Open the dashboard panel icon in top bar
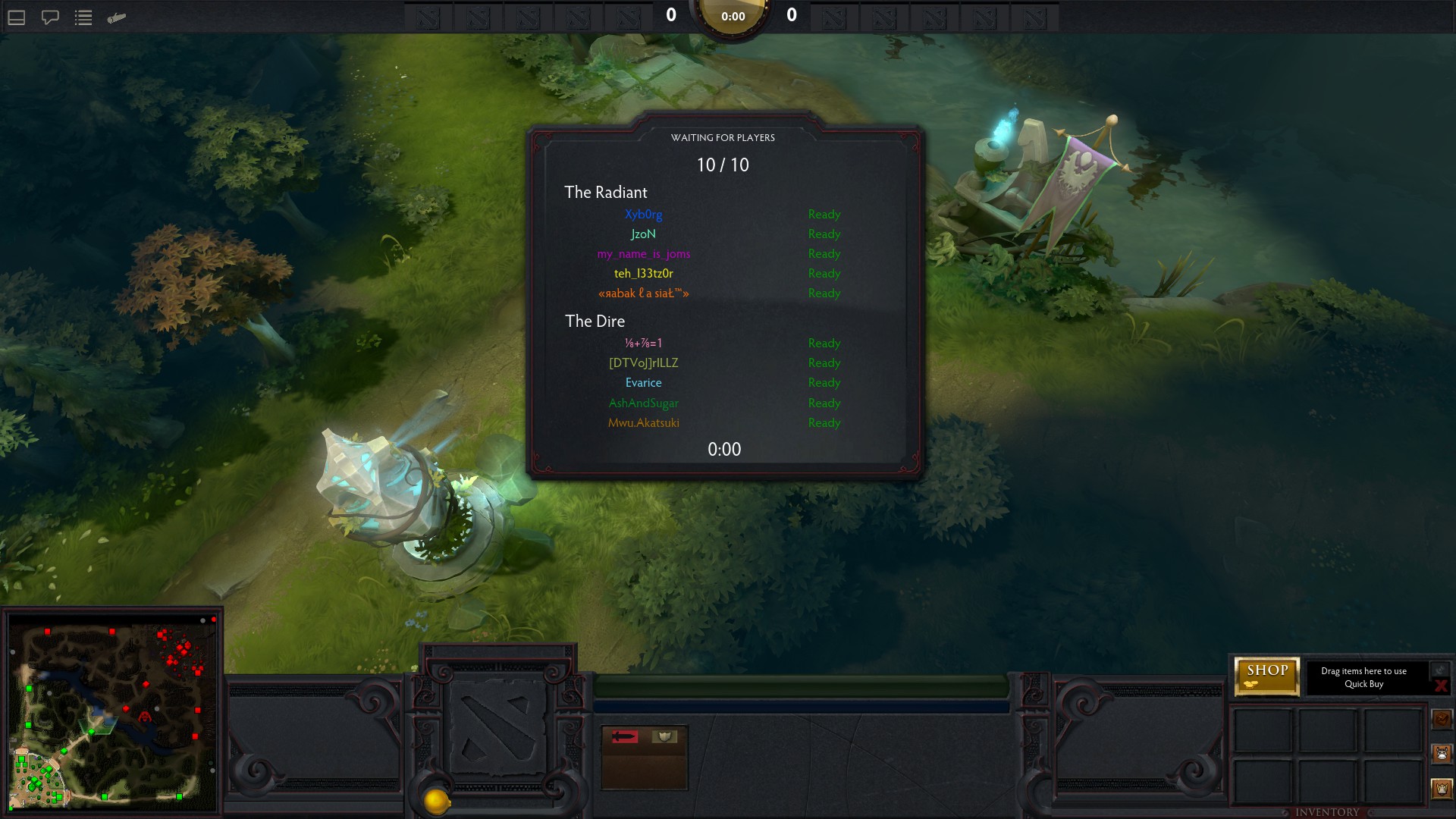Viewport: 1456px width, 819px height. (x=17, y=17)
